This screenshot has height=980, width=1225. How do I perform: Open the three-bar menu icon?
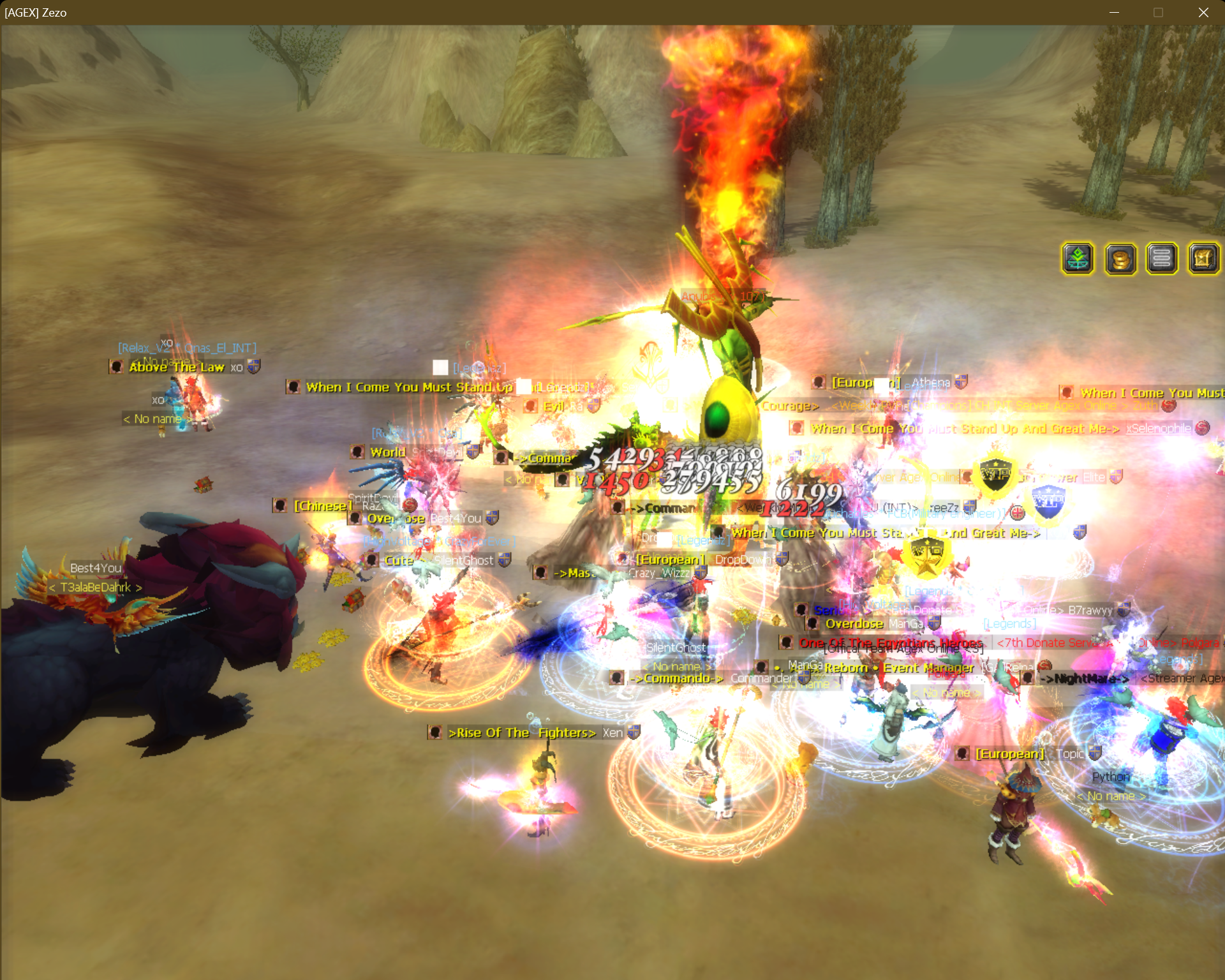[x=1162, y=258]
